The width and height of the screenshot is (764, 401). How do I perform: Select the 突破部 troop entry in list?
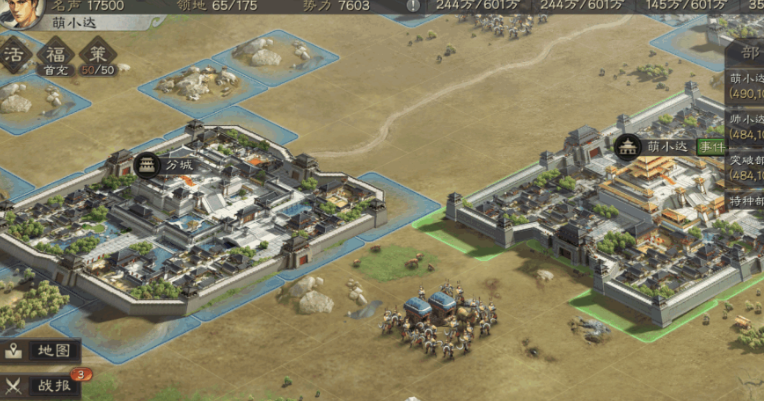[x=746, y=166]
